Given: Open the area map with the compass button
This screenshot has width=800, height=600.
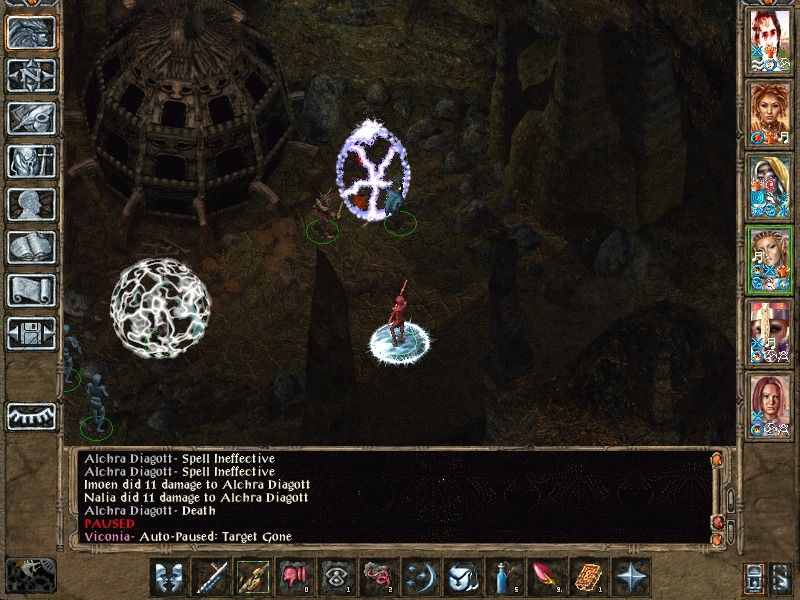Looking at the screenshot, I should [30, 75].
